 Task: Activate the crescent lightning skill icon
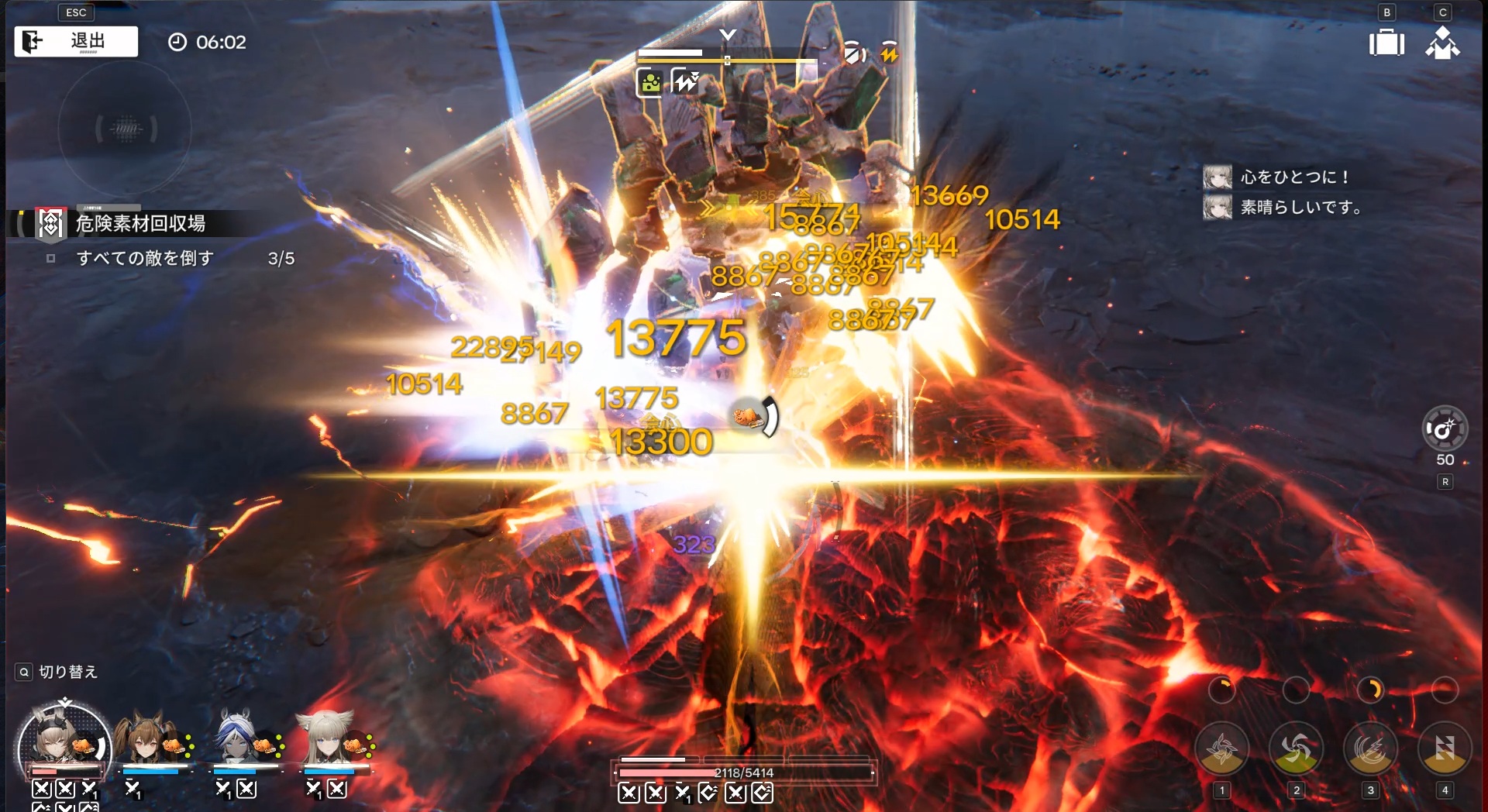pyautogui.click(x=1370, y=748)
